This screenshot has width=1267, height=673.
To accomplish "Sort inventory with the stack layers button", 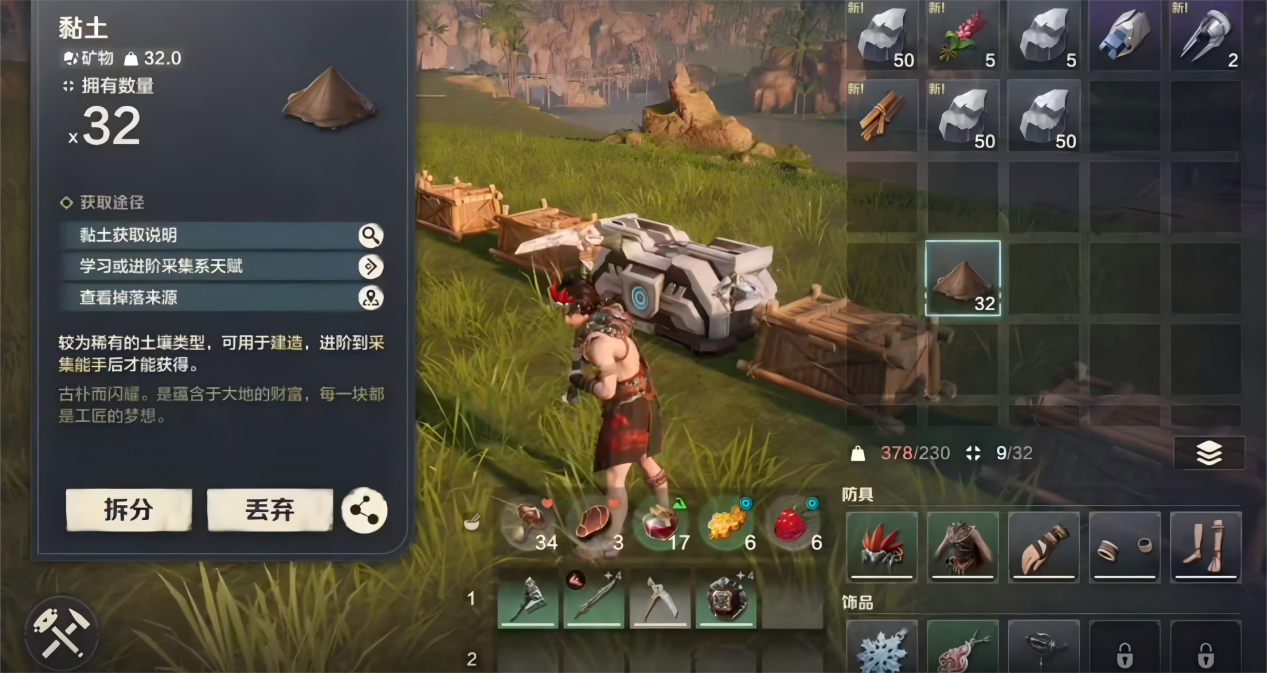I will [1209, 453].
